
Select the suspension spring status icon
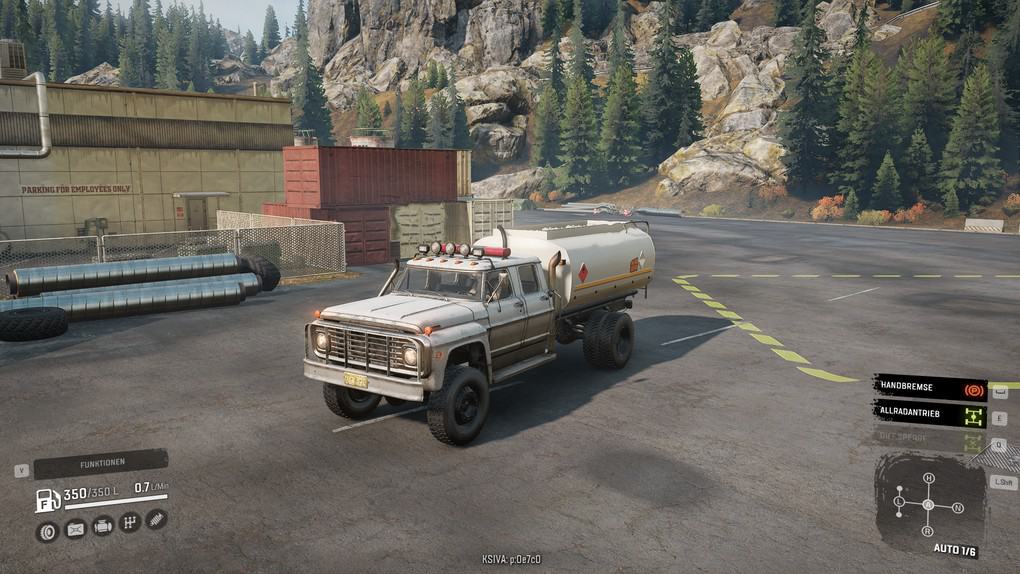coord(157,519)
